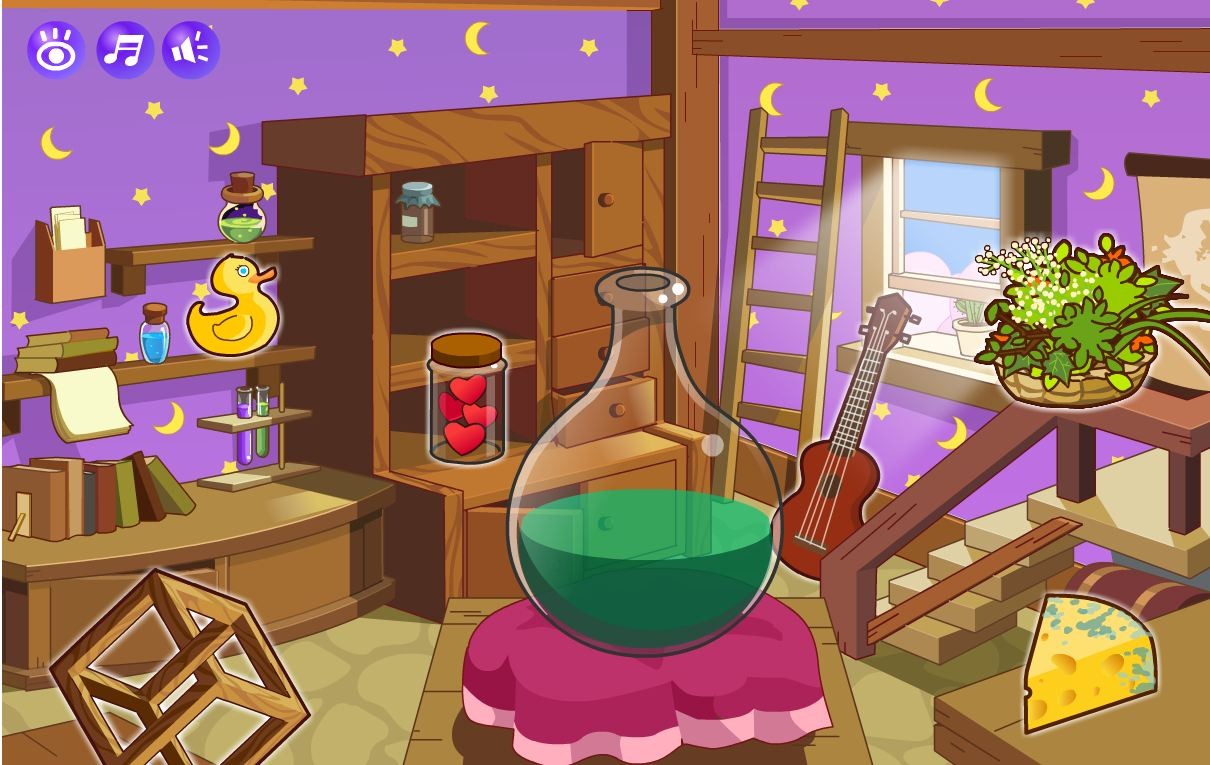Toggle the sound effects speaker button
The image size is (1210, 765).
tap(191, 49)
